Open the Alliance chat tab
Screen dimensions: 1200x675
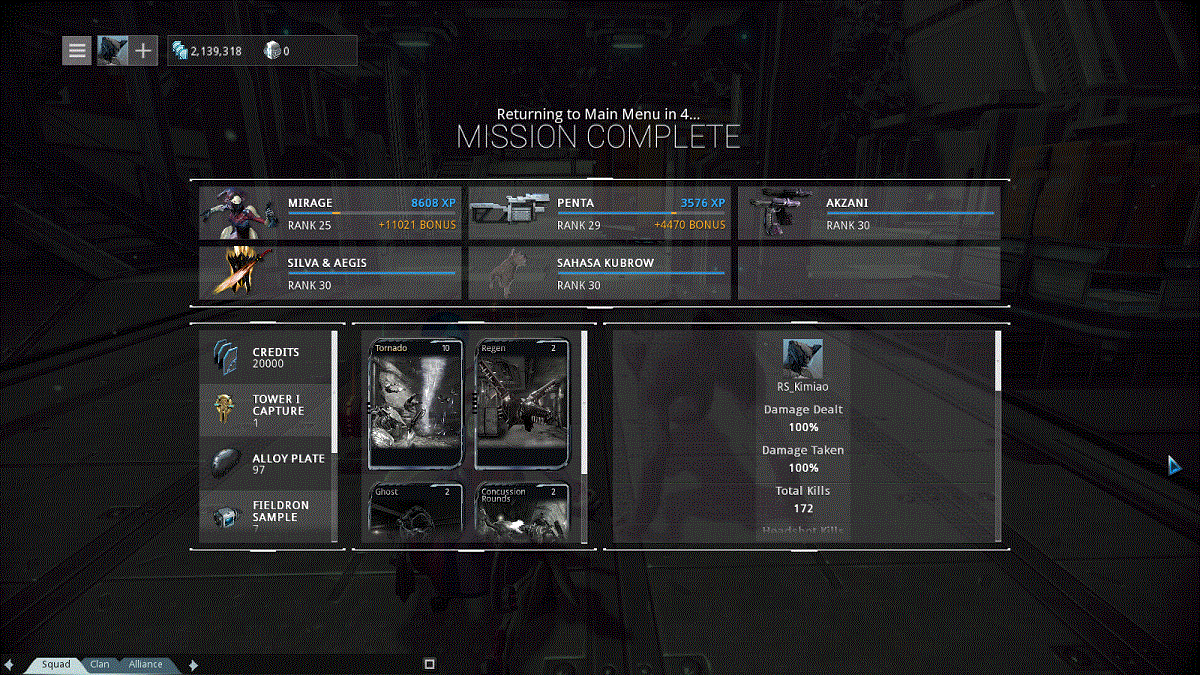pyautogui.click(x=145, y=664)
